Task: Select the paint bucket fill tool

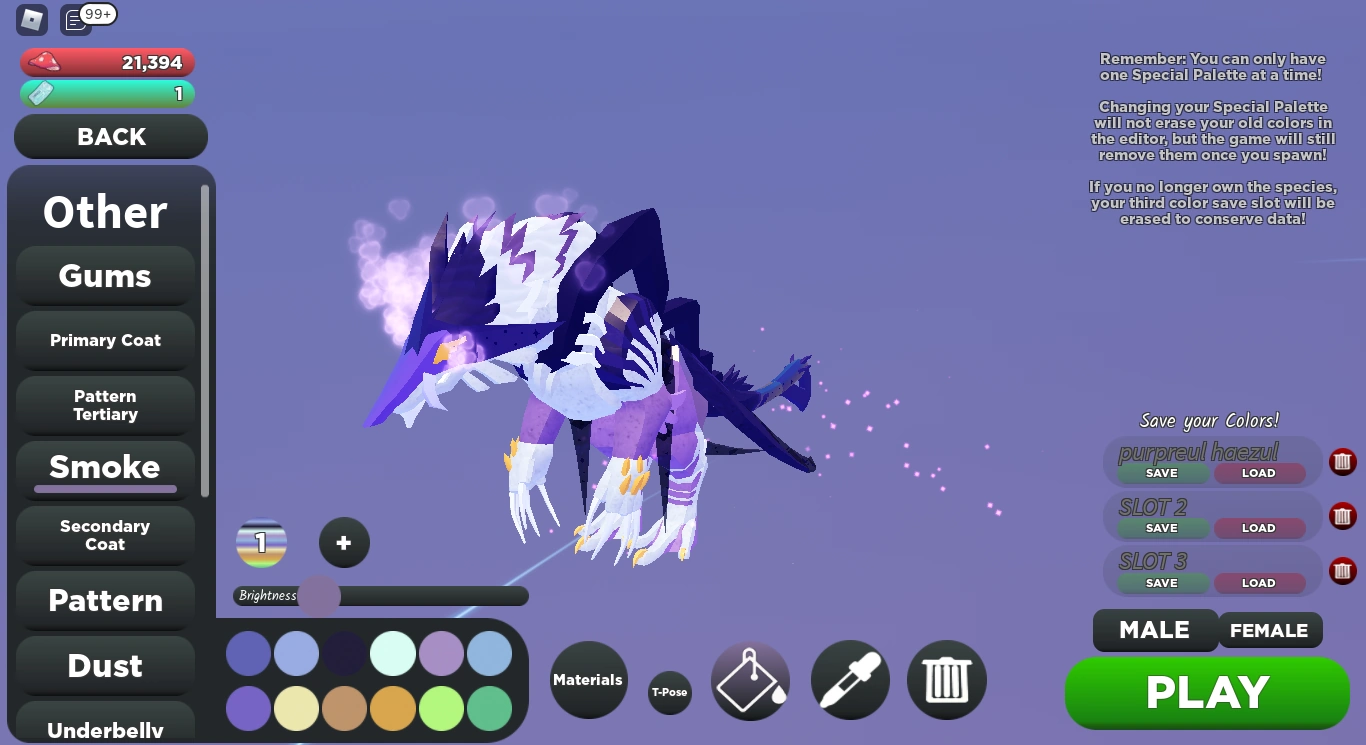Action: click(750, 680)
